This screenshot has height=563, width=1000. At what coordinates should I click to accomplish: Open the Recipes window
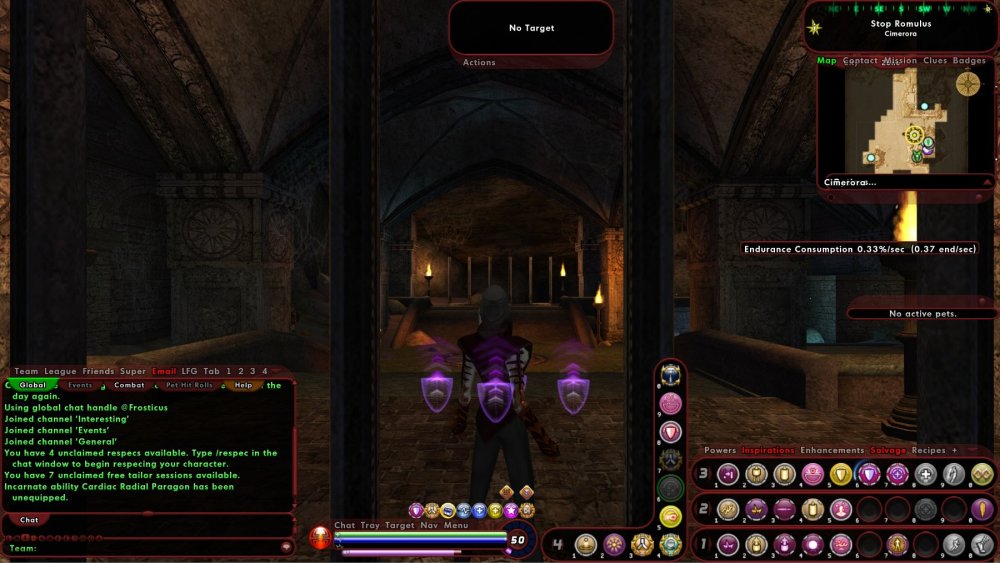(x=929, y=451)
